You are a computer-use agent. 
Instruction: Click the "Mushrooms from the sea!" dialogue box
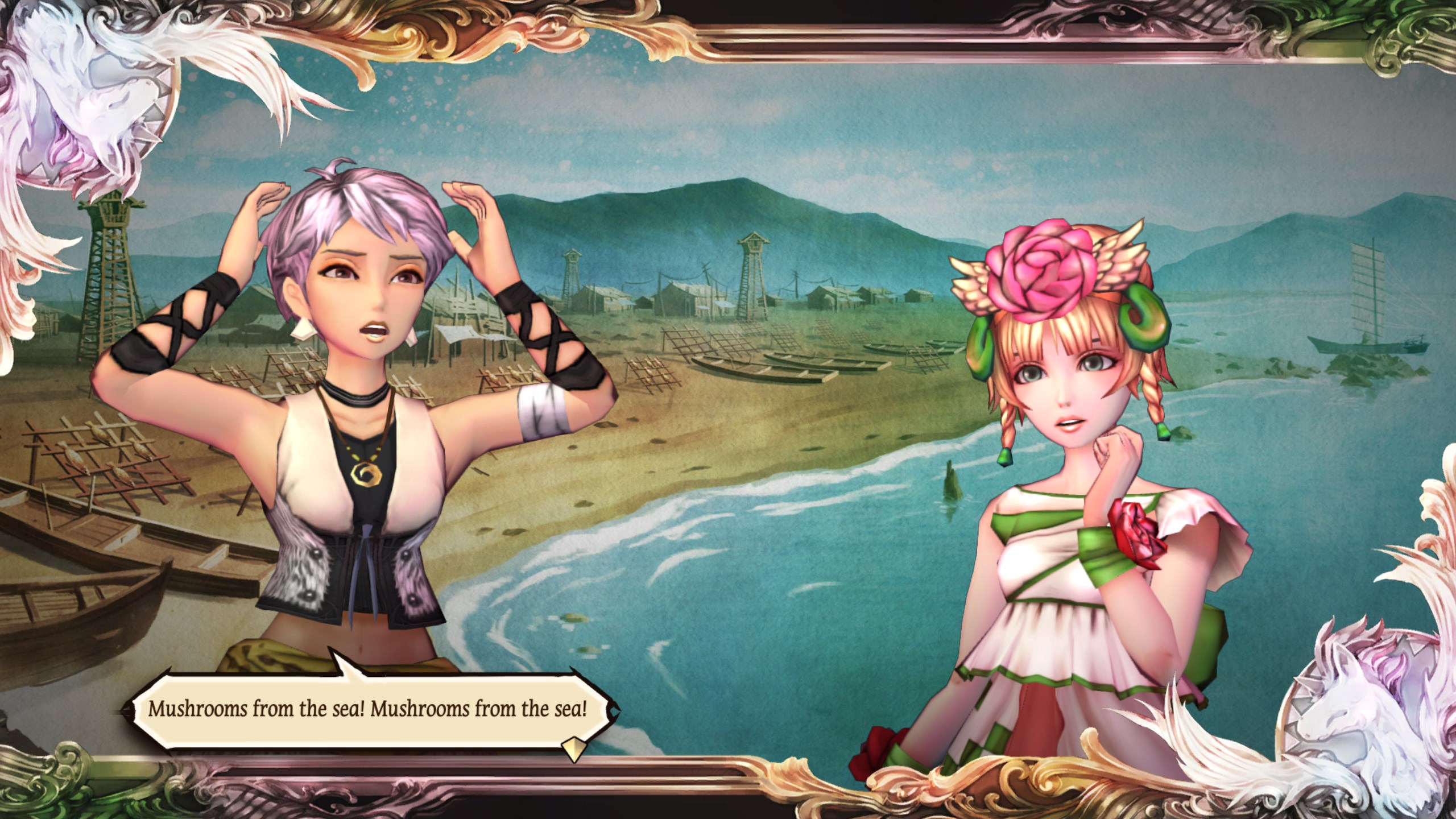[x=367, y=710]
